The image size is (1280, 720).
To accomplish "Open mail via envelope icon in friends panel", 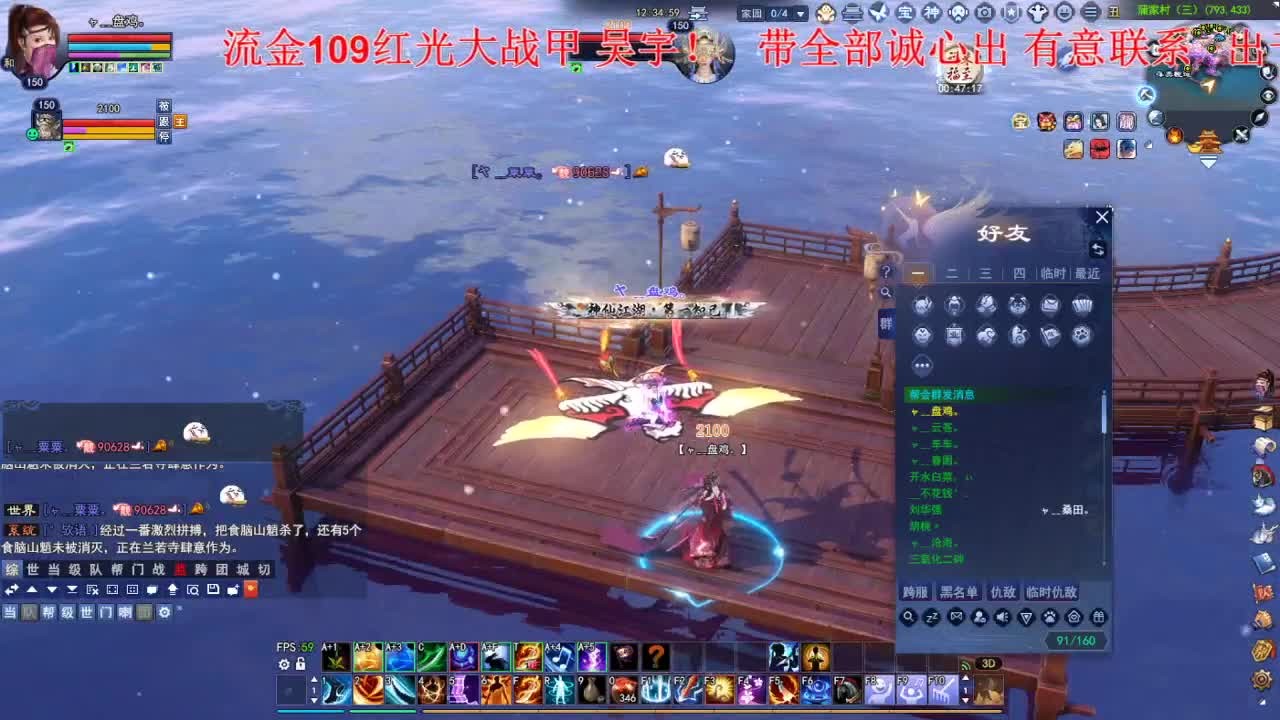I will [956, 617].
